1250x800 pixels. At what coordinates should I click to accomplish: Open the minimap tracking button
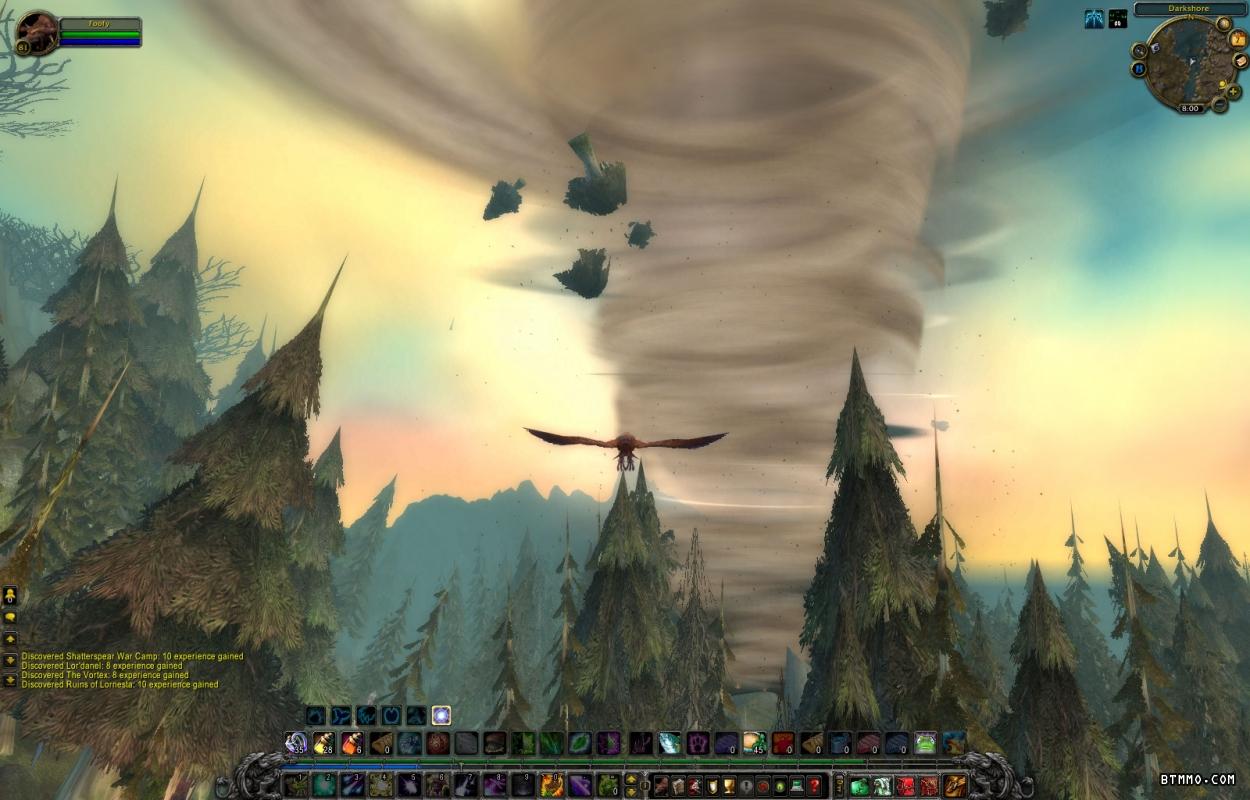click(1140, 50)
